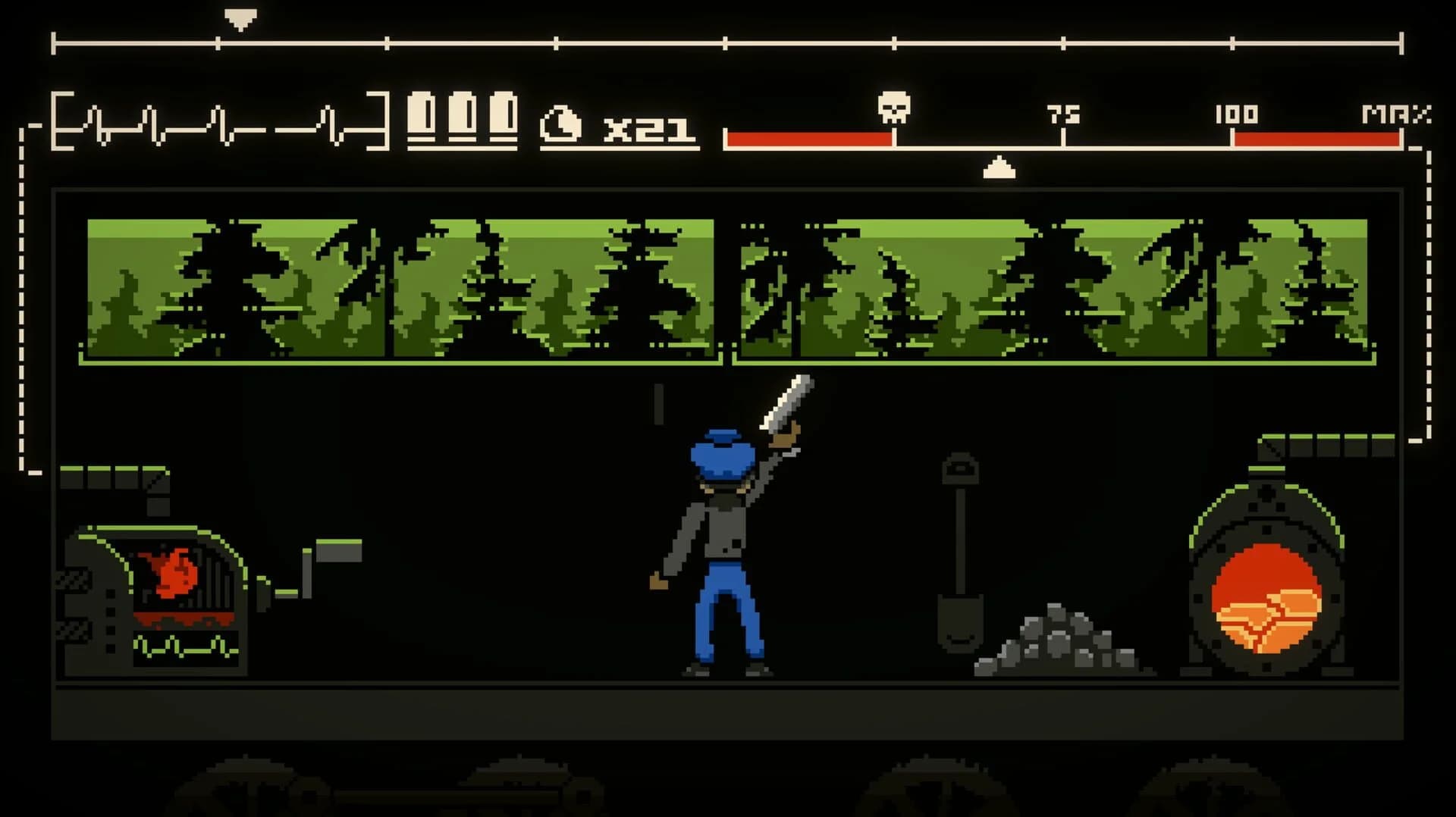Image resolution: width=1456 pixels, height=817 pixels.
Task: Click the skull icon above the red bar
Action: click(x=895, y=106)
